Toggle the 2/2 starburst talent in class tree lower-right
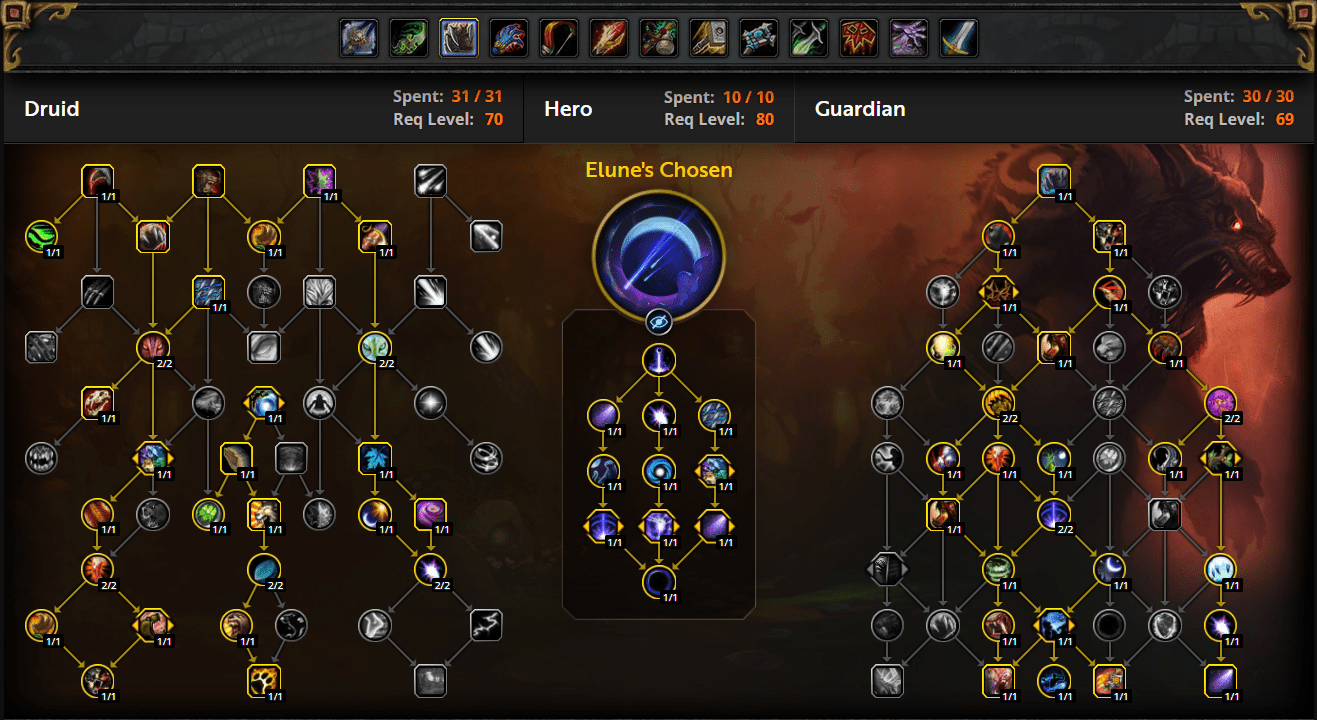The image size is (1317, 720). point(430,569)
